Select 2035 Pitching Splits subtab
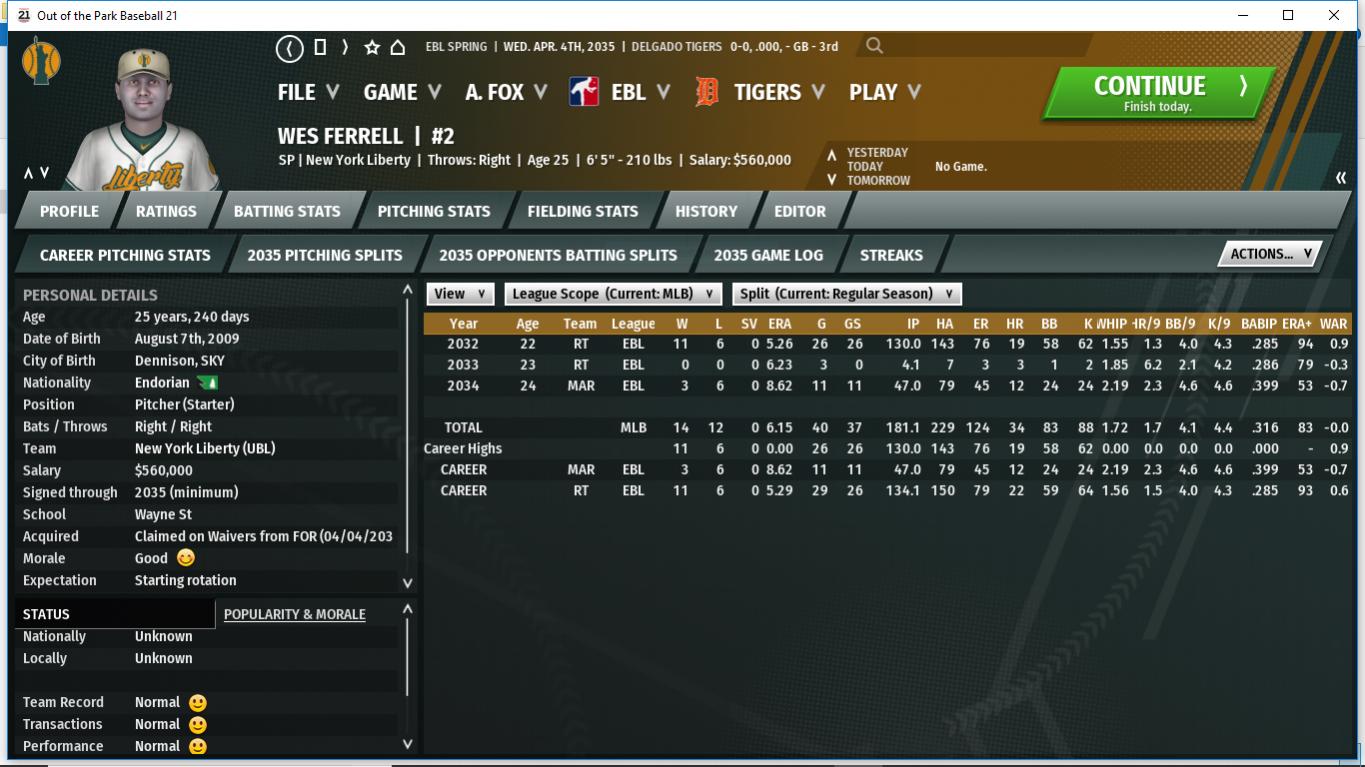Image resolution: width=1365 pixels, height=767 pixels. point(325,255)
